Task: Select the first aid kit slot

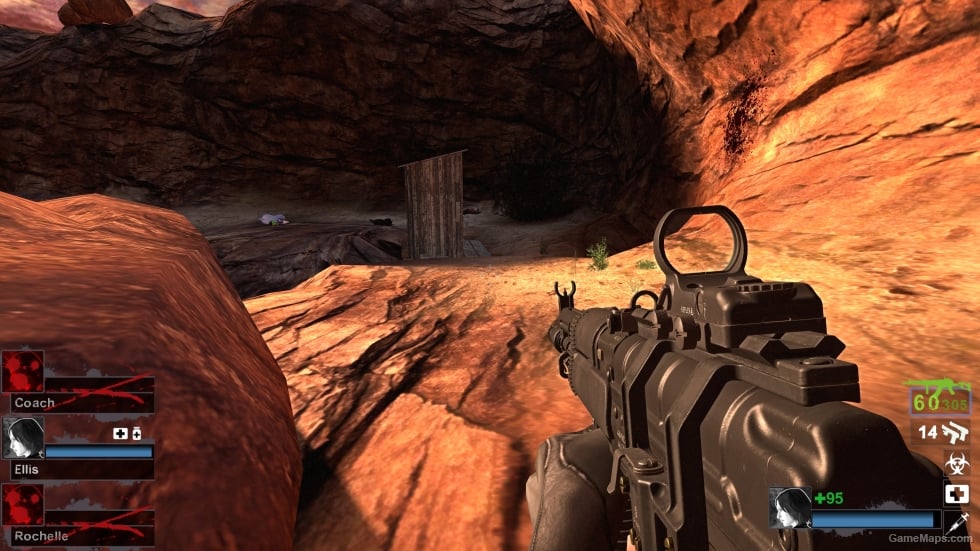Action: (x=957, y=494)
